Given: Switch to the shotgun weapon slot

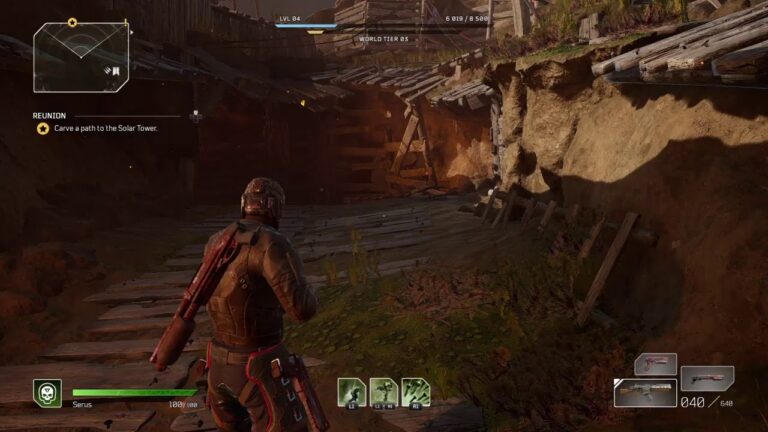Looking at the screenshot, I should pyautogui.click(x=707, y=379).
